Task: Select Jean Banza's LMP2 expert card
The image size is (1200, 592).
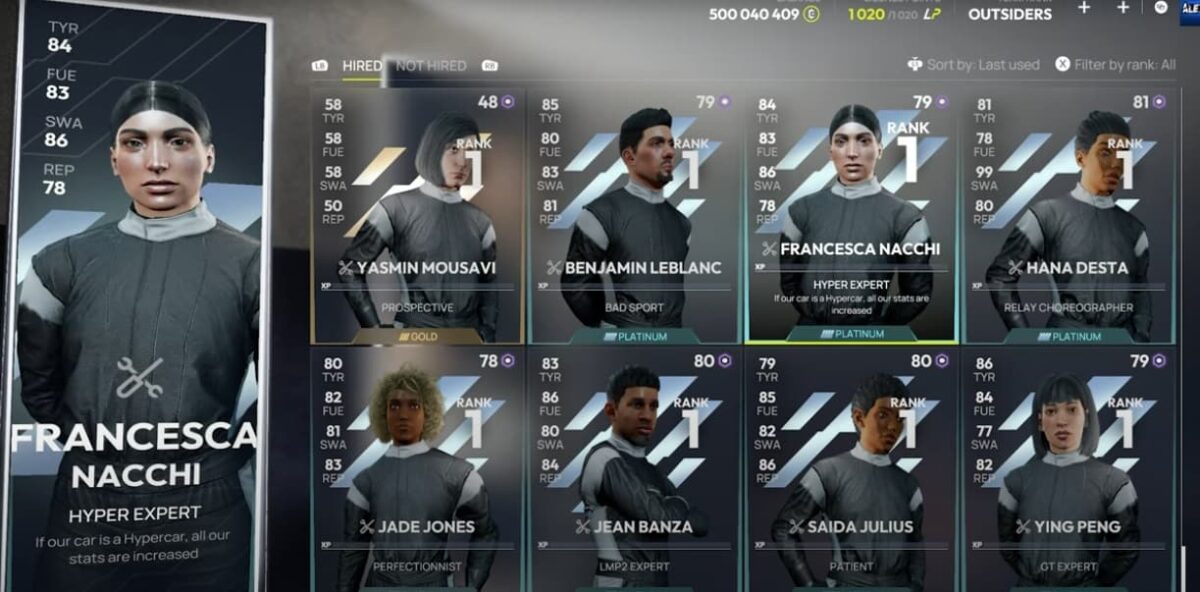Action: 636,468
